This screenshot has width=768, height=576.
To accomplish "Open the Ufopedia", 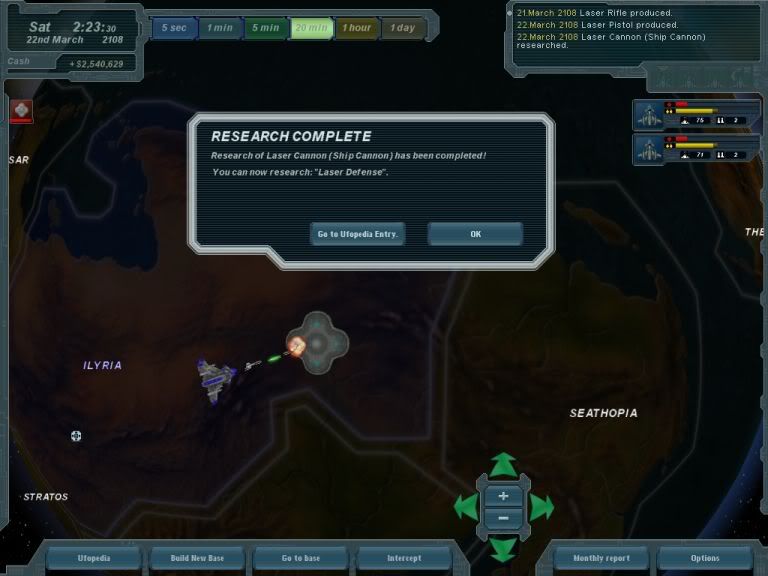I will (93, 558).
